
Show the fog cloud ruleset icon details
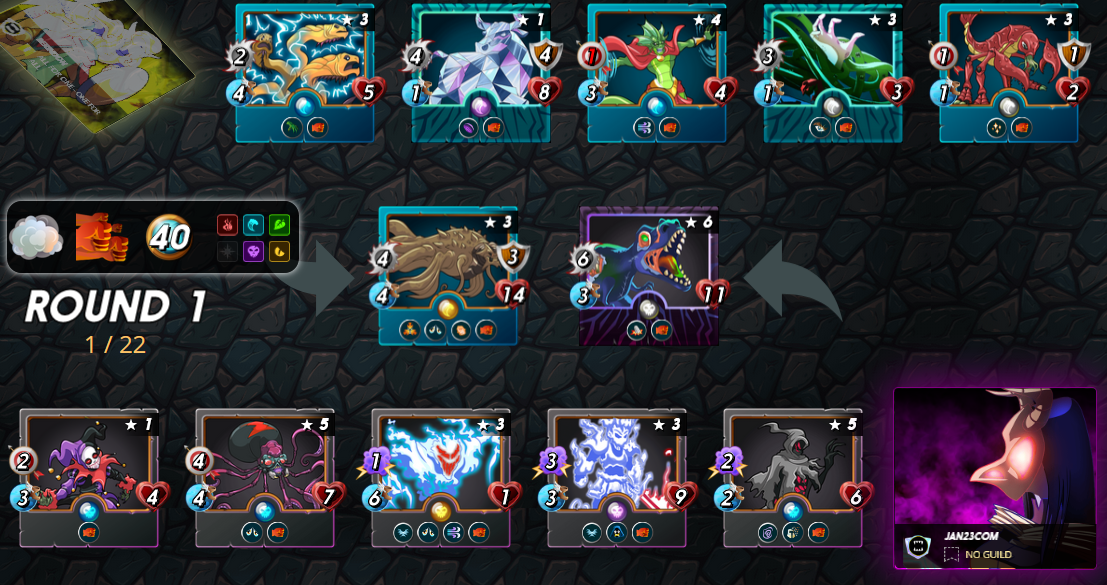coord(35,237)
